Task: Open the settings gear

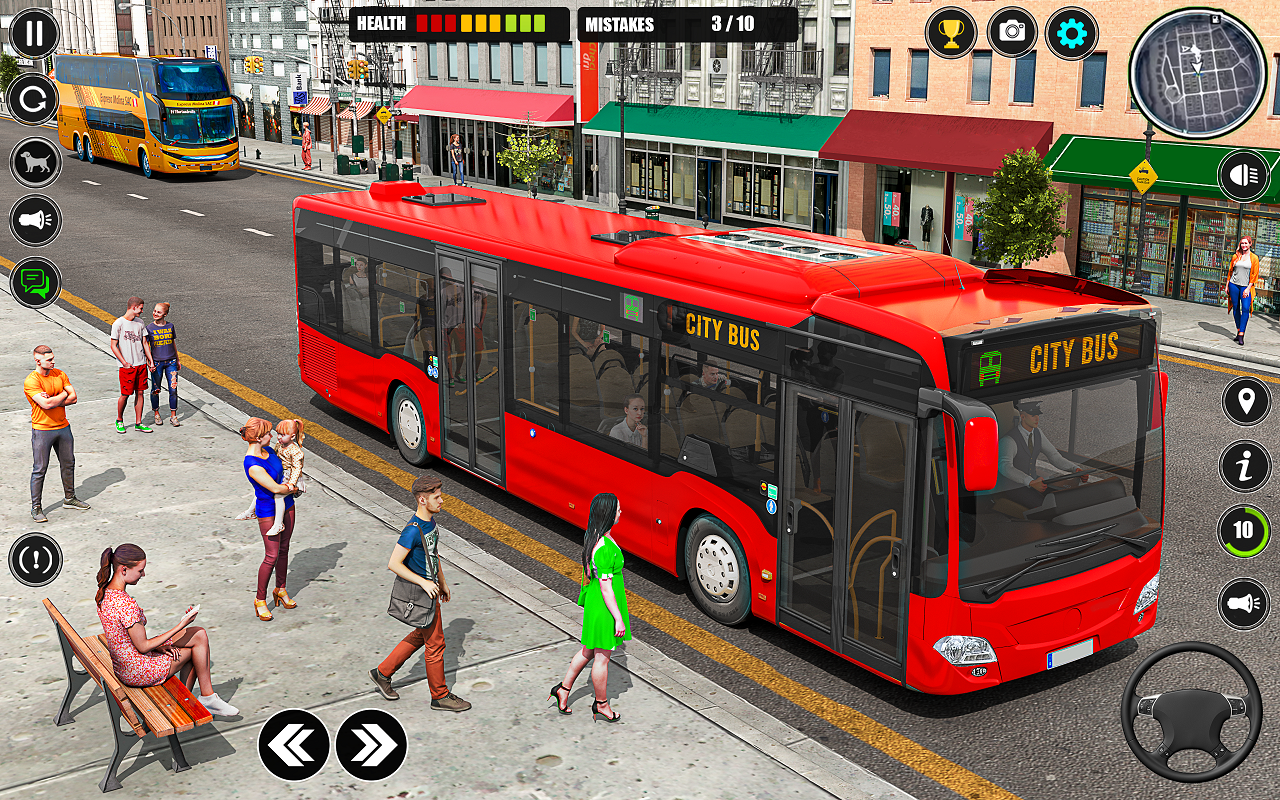Action: point(1071,33)
